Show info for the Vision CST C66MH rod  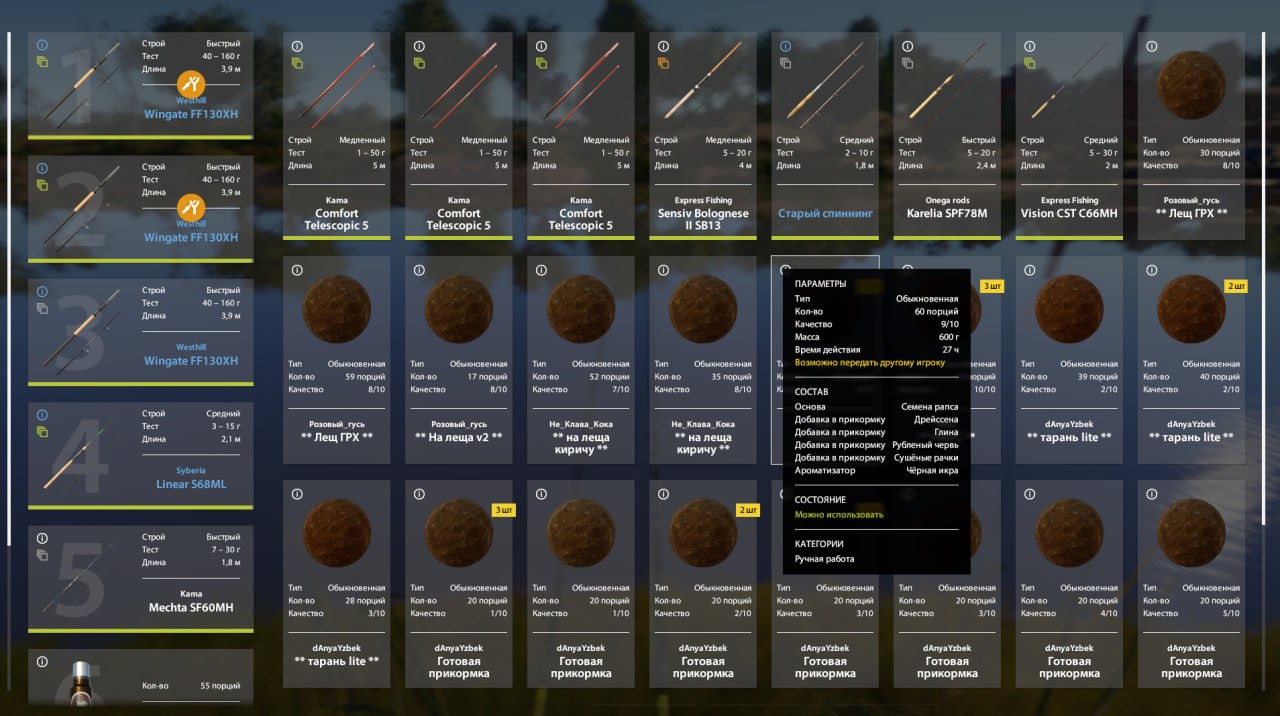[x=1029, y=46]
